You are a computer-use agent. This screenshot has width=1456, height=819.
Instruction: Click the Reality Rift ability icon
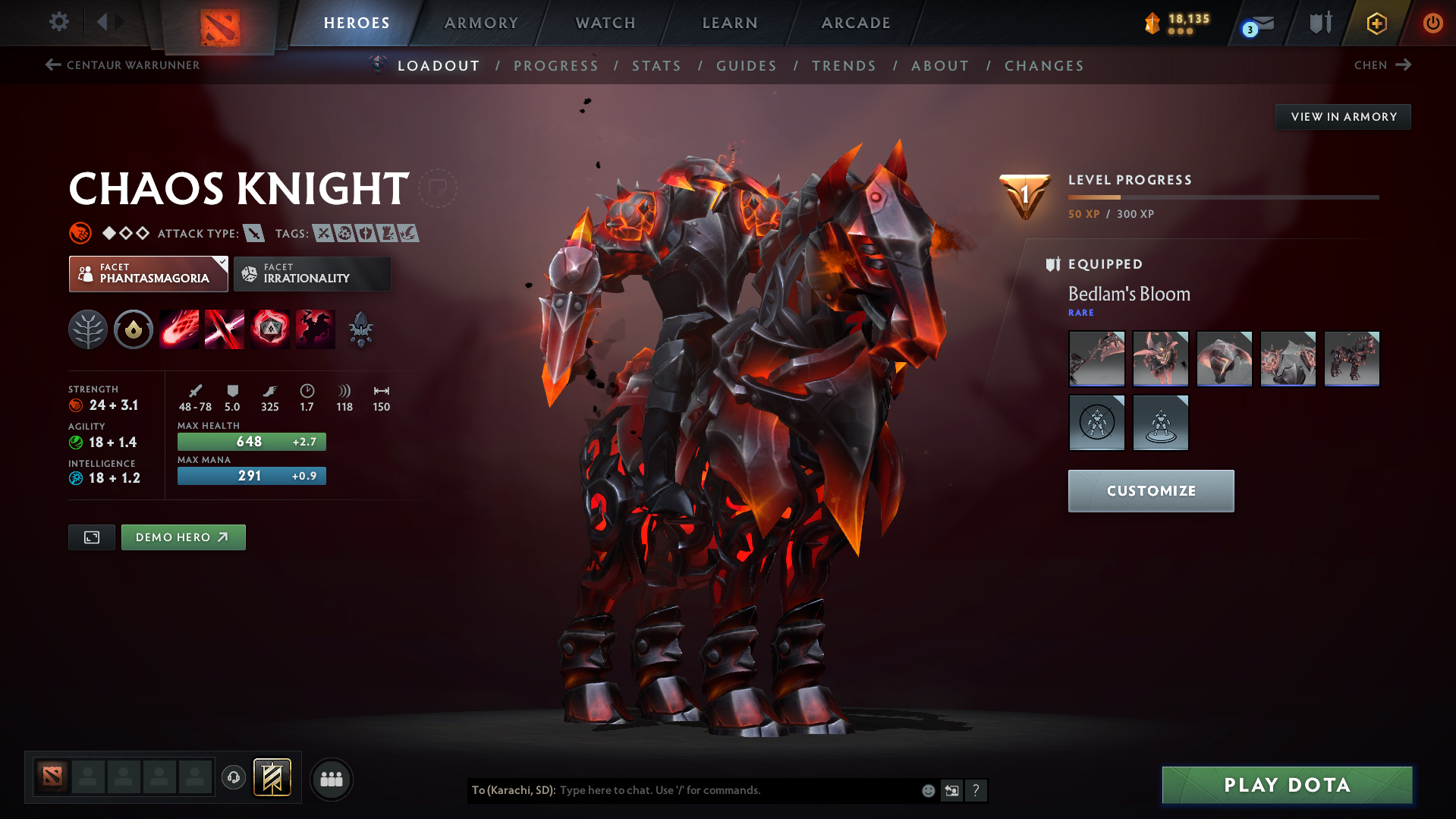coord(225,329)
